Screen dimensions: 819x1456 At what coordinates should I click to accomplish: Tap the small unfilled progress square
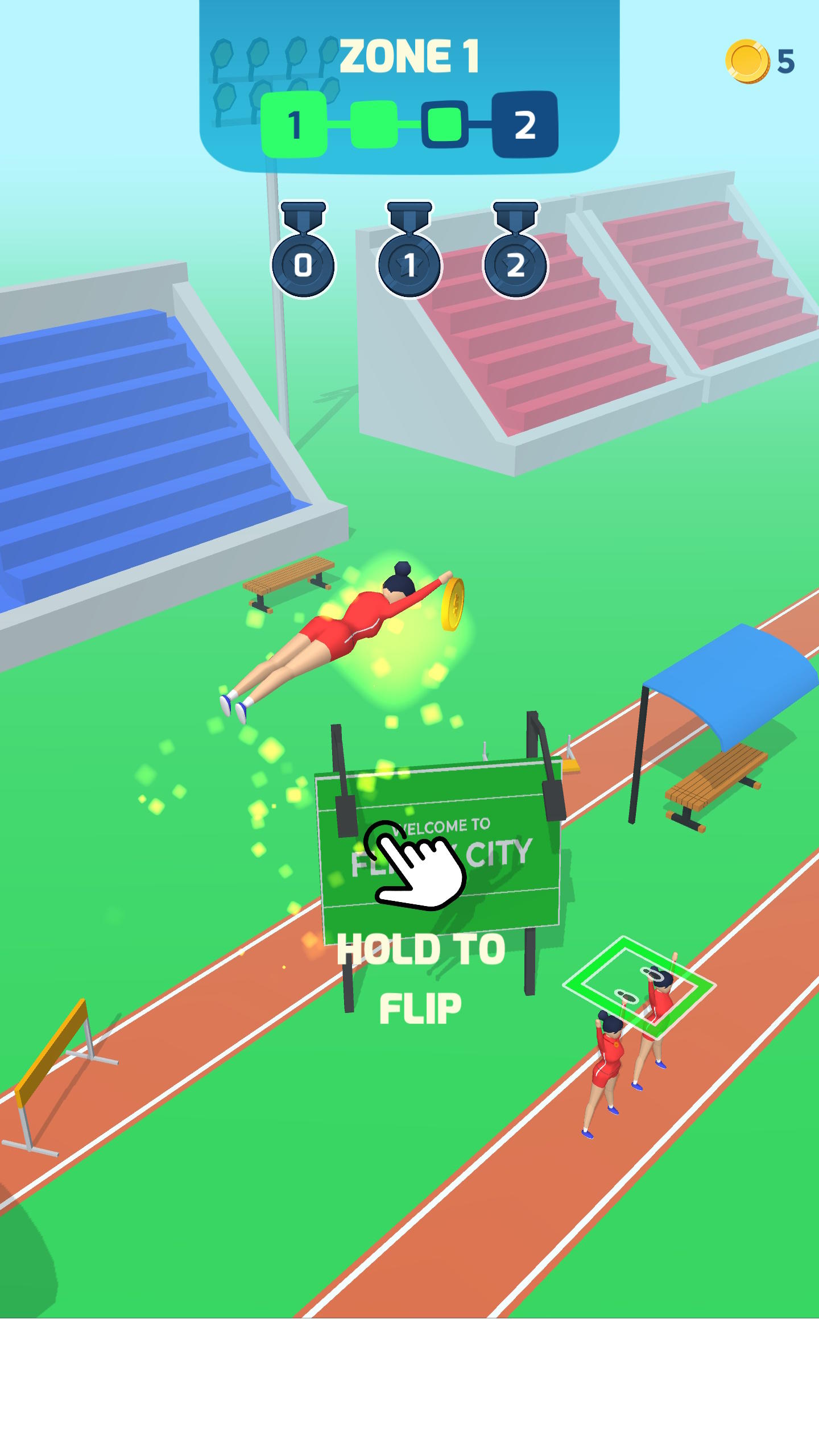coord(444,124)
